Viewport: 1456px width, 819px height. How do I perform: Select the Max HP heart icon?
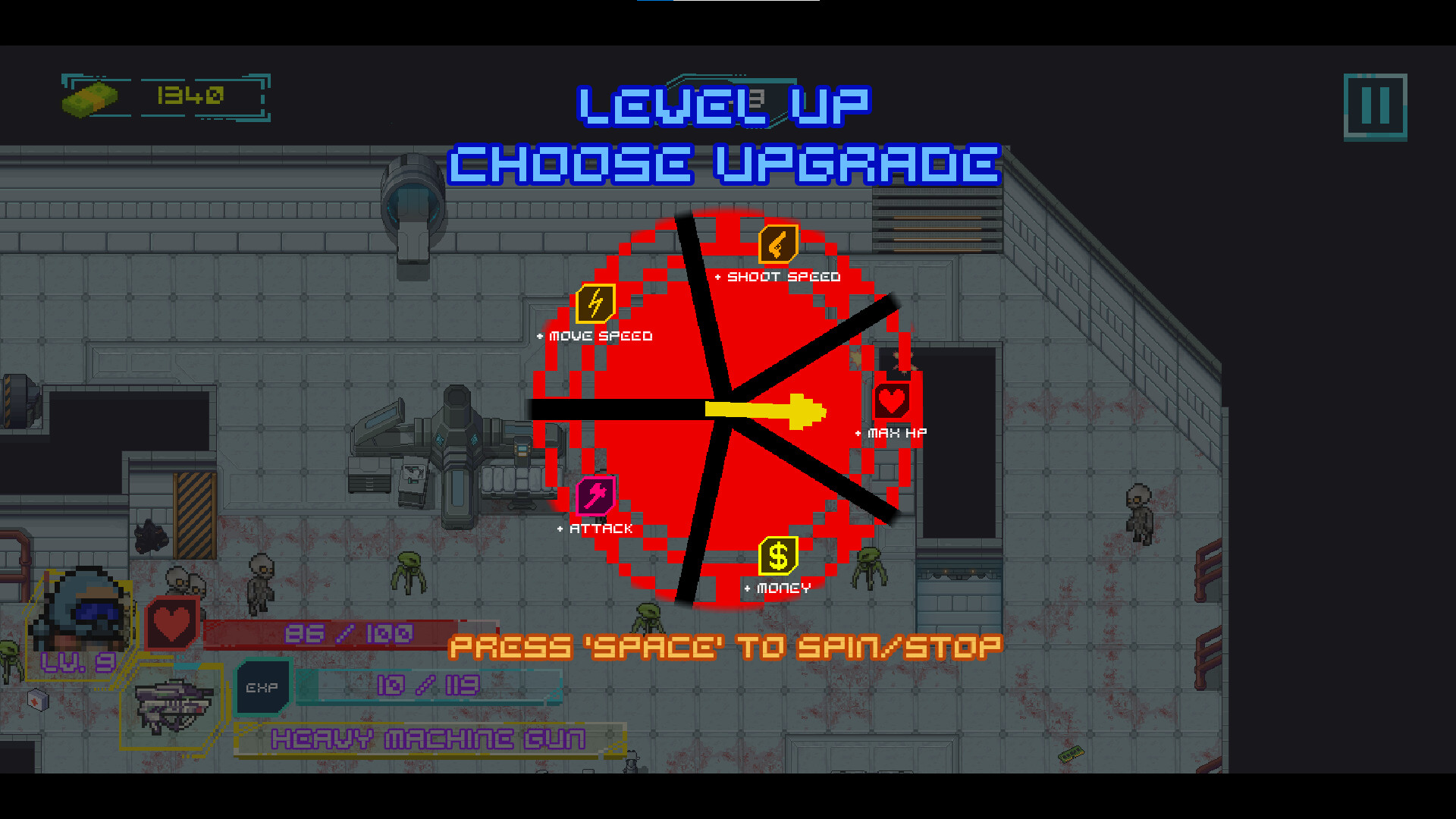[890, 400]
